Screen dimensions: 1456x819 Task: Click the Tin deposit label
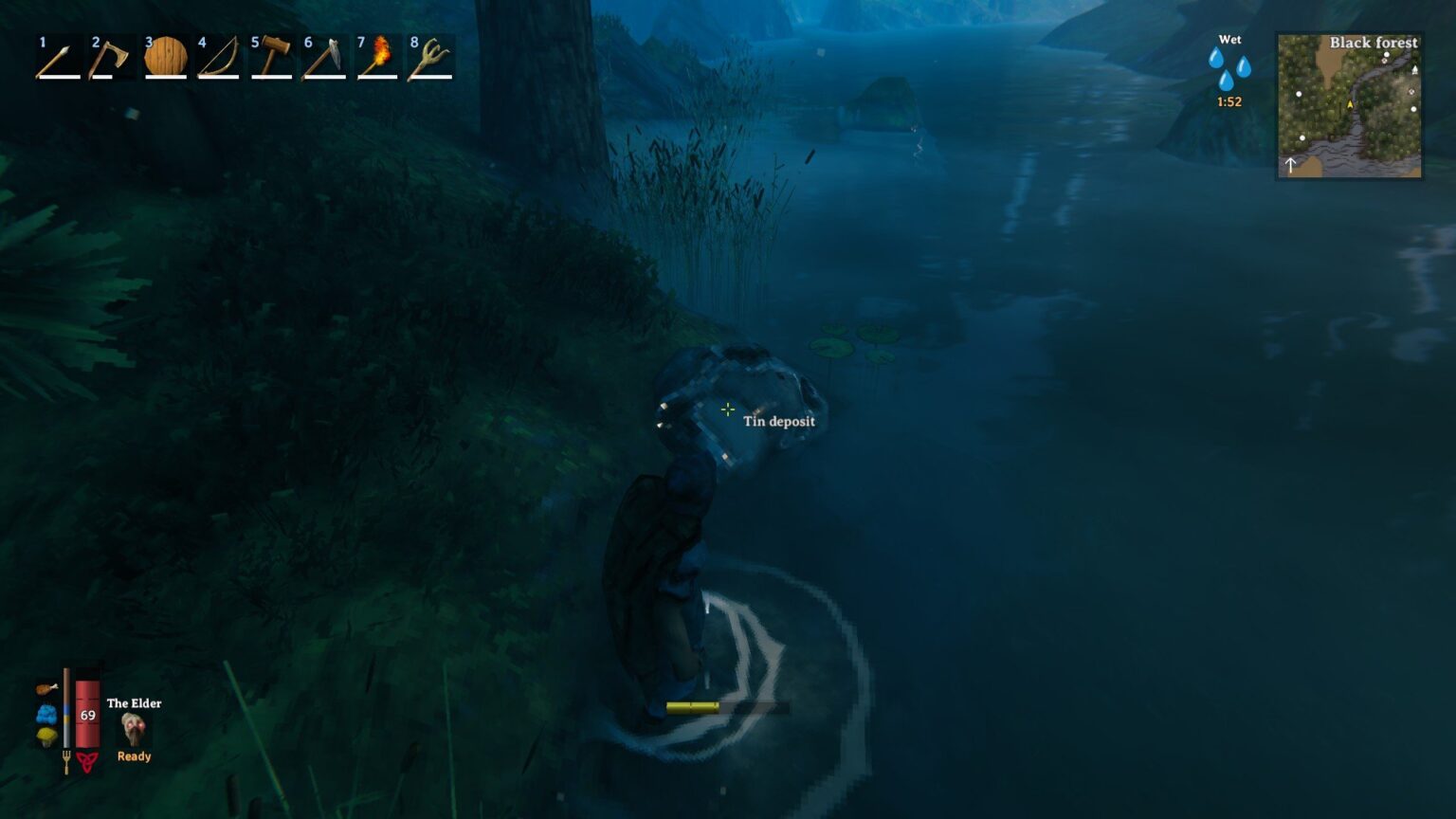point(779,422)
